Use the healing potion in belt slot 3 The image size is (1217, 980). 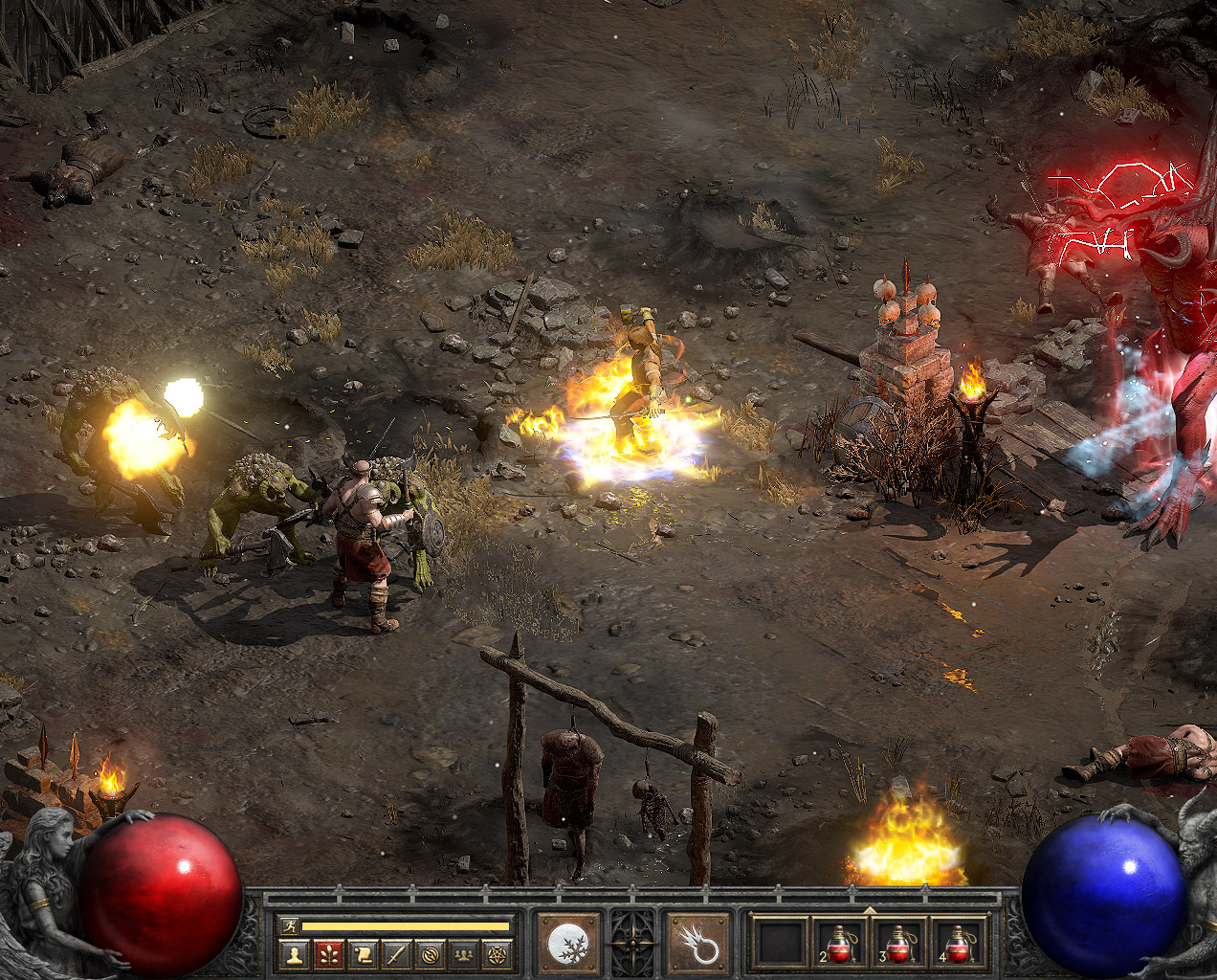coord(899,945)
